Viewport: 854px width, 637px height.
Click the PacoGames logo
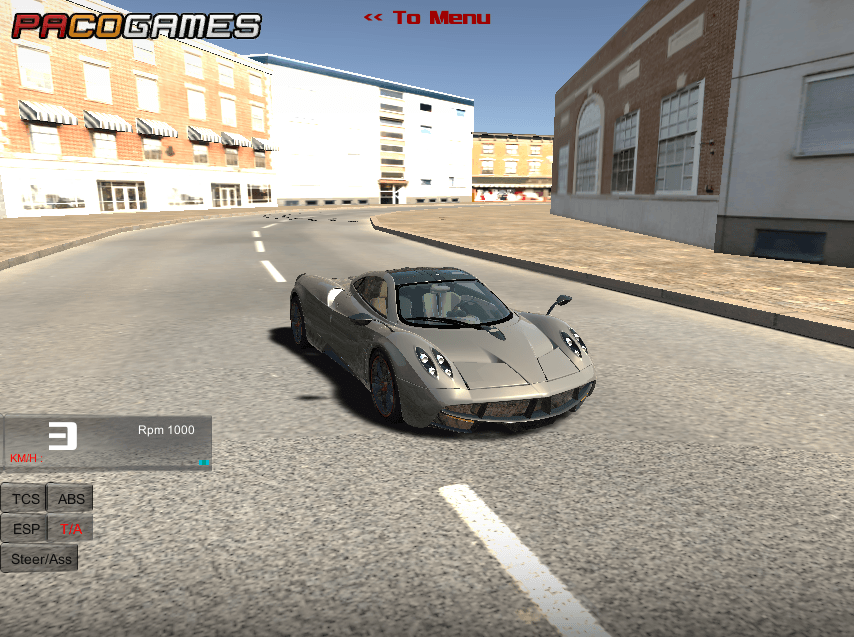click(x=136, y=25)
